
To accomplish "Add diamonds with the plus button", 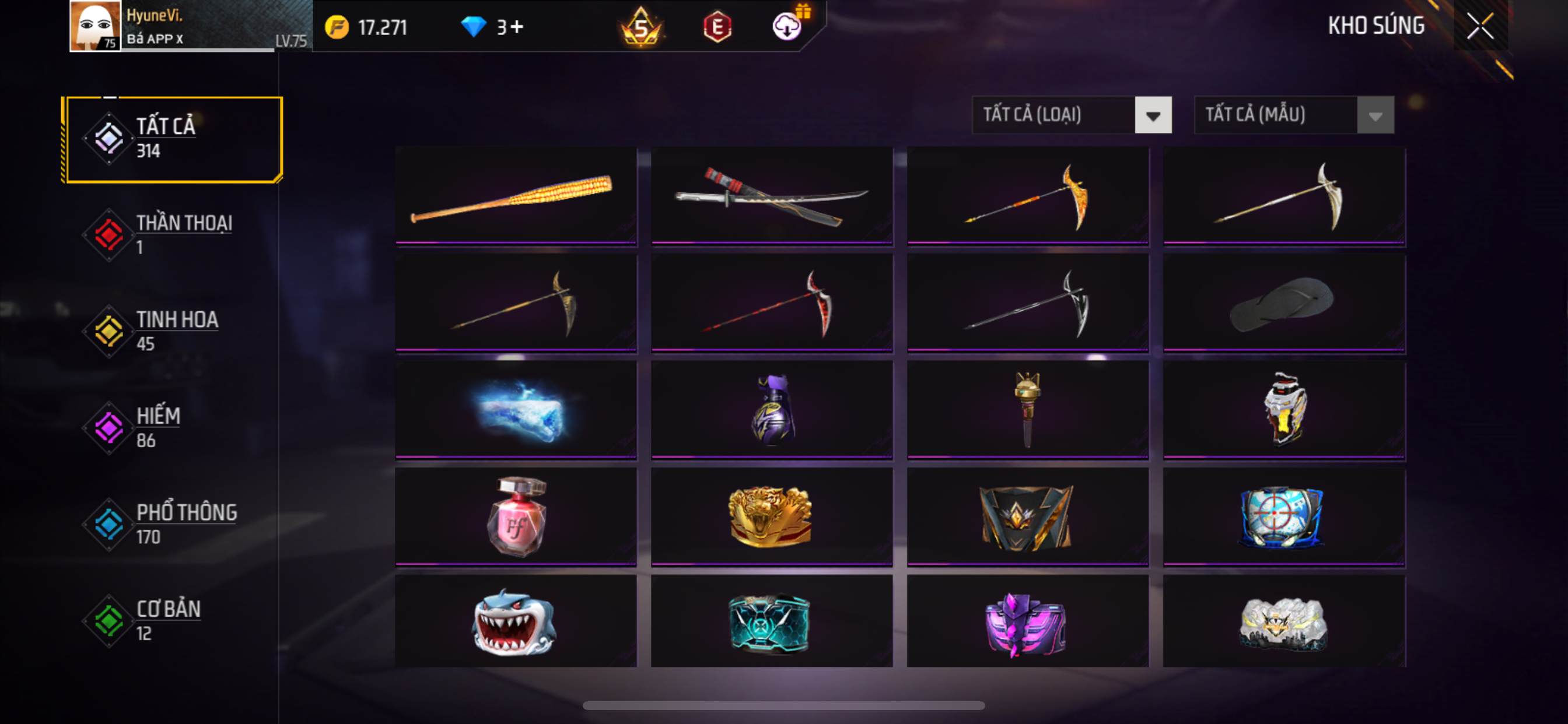I will pos(517,27).
